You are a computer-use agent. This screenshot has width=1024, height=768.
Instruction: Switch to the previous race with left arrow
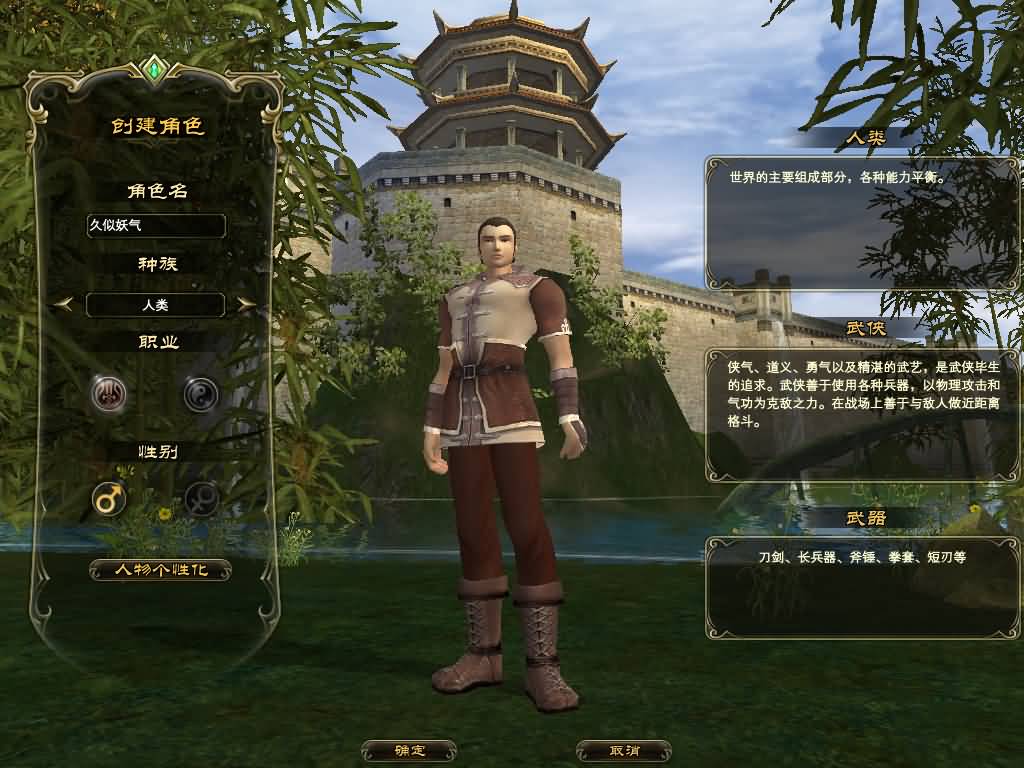[x=63, y=305]
